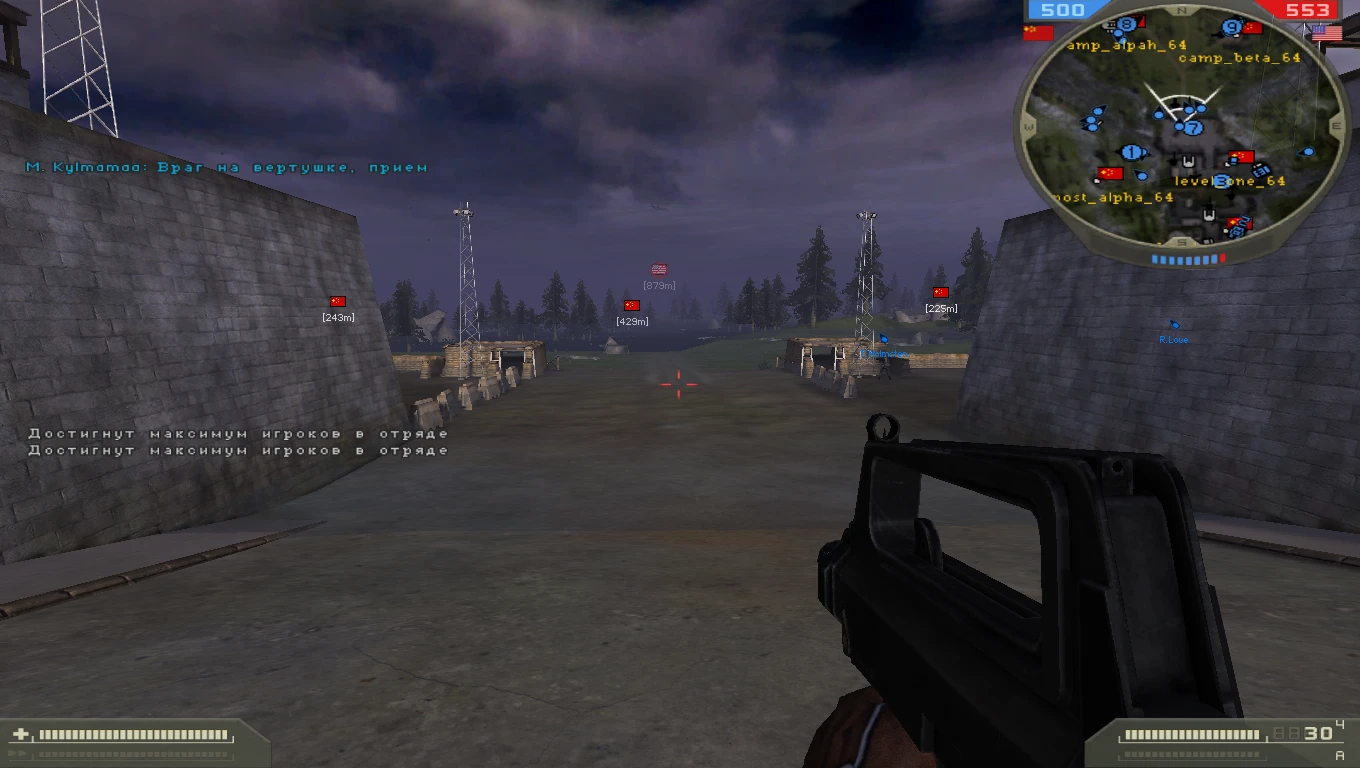
Task: Click squad 8 icon on the minimap
Action: (x=1125, y=24)
